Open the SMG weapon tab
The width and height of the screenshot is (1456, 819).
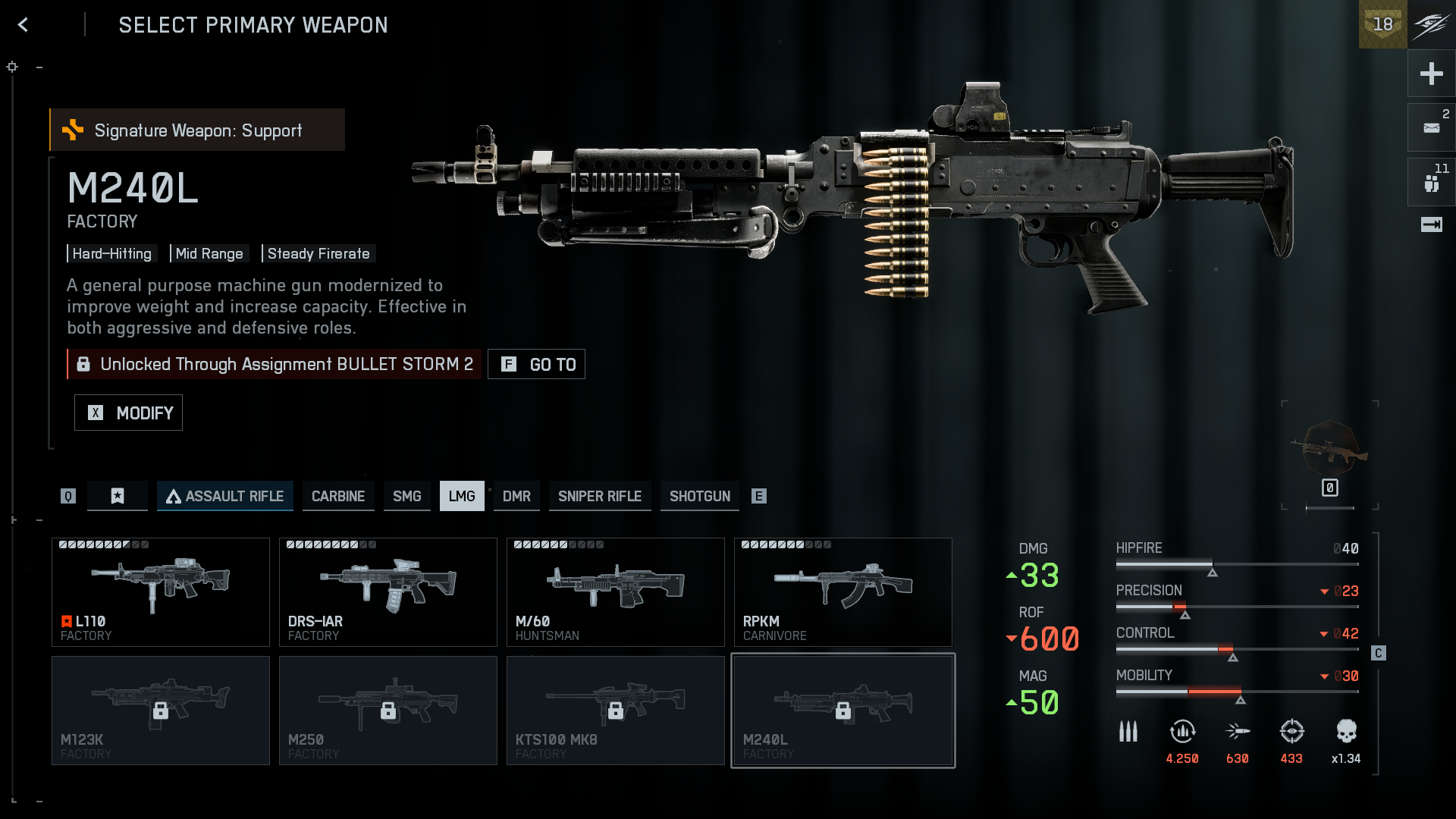coord(406,496)
